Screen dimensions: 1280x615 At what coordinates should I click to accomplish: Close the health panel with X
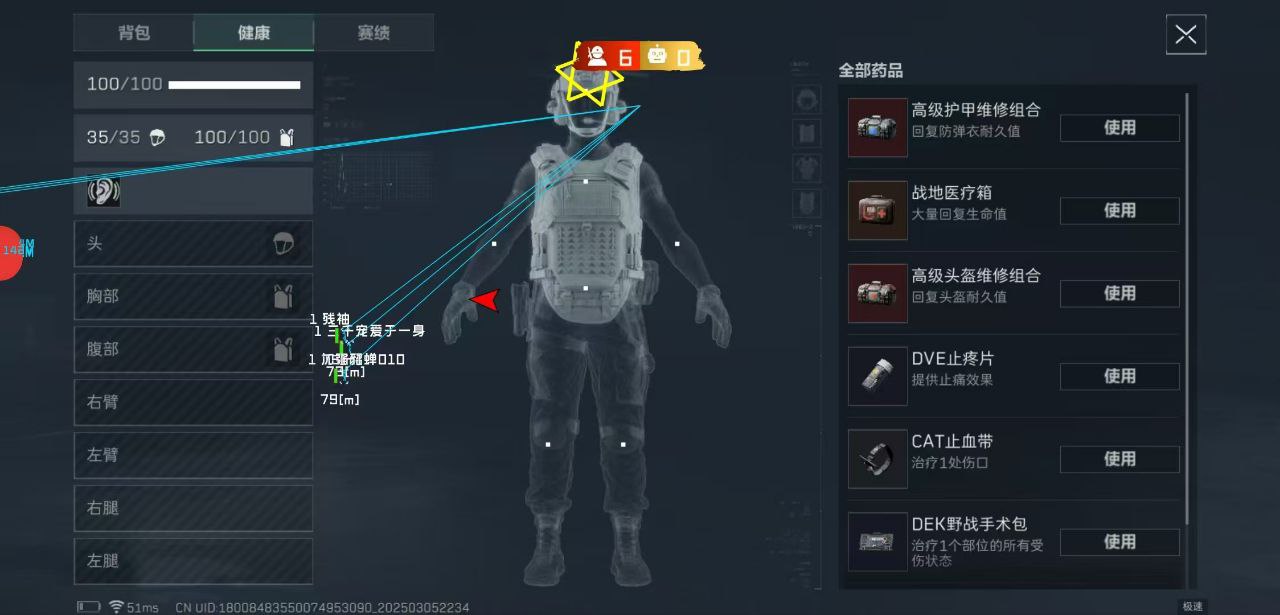point(1186,35)
